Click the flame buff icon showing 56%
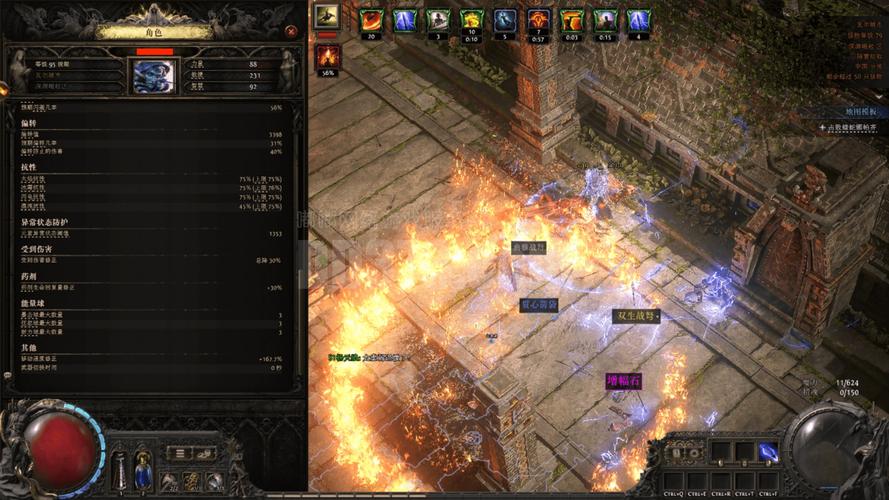The image size is (889, 500). tap(328, 57)
